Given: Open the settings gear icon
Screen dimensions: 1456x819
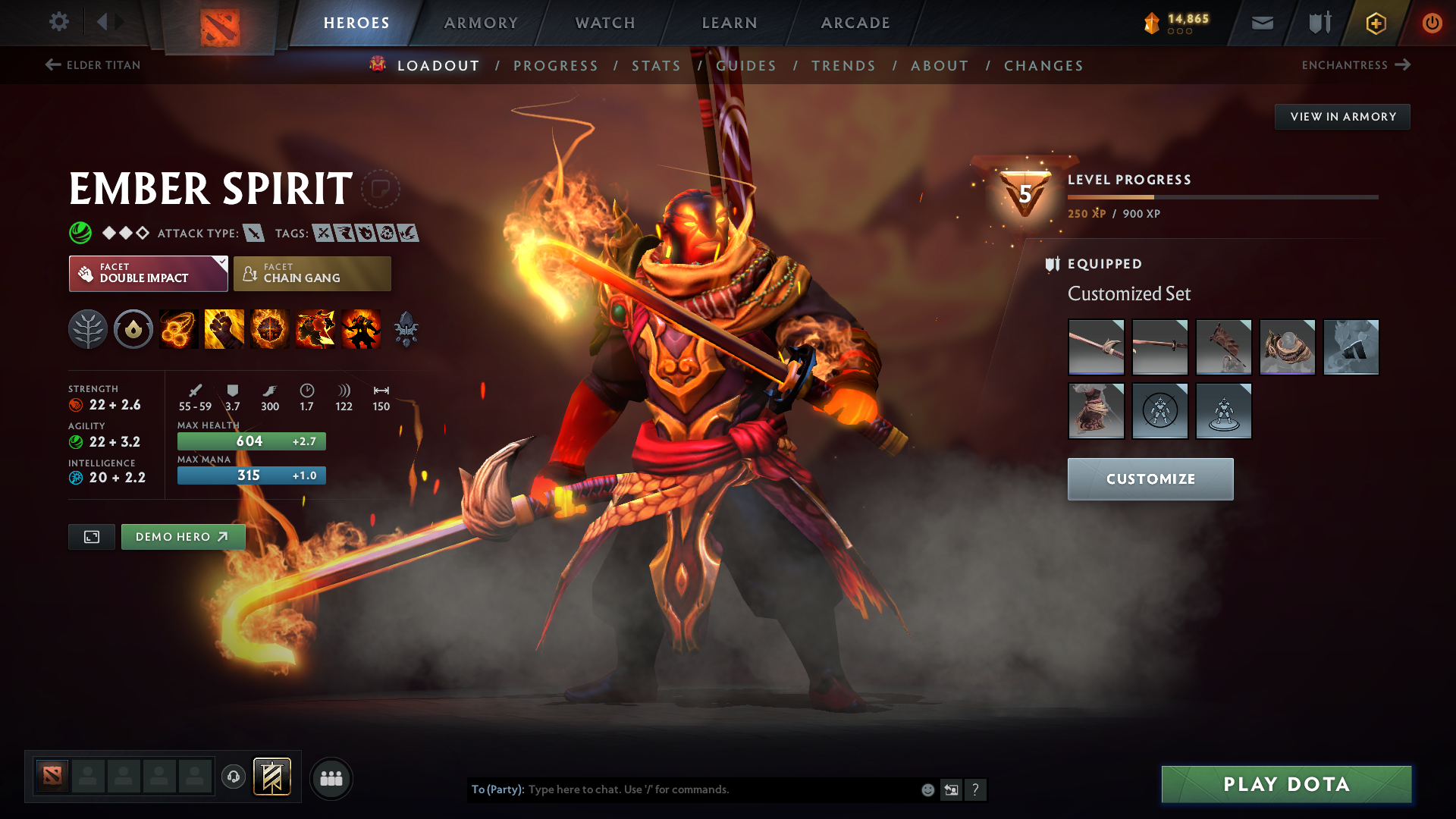Looking at the screenshot, I should [x=59, y=22].
